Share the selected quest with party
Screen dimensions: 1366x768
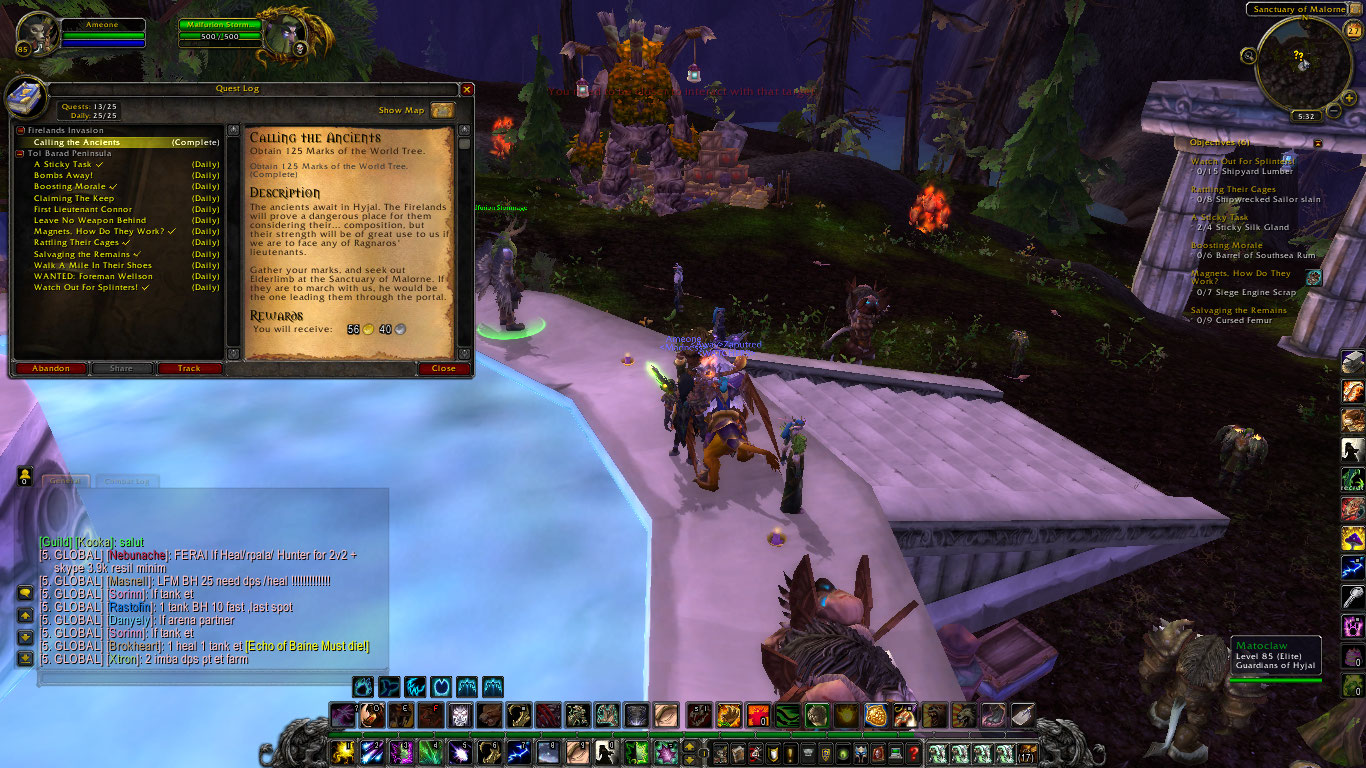pos(120,368)
